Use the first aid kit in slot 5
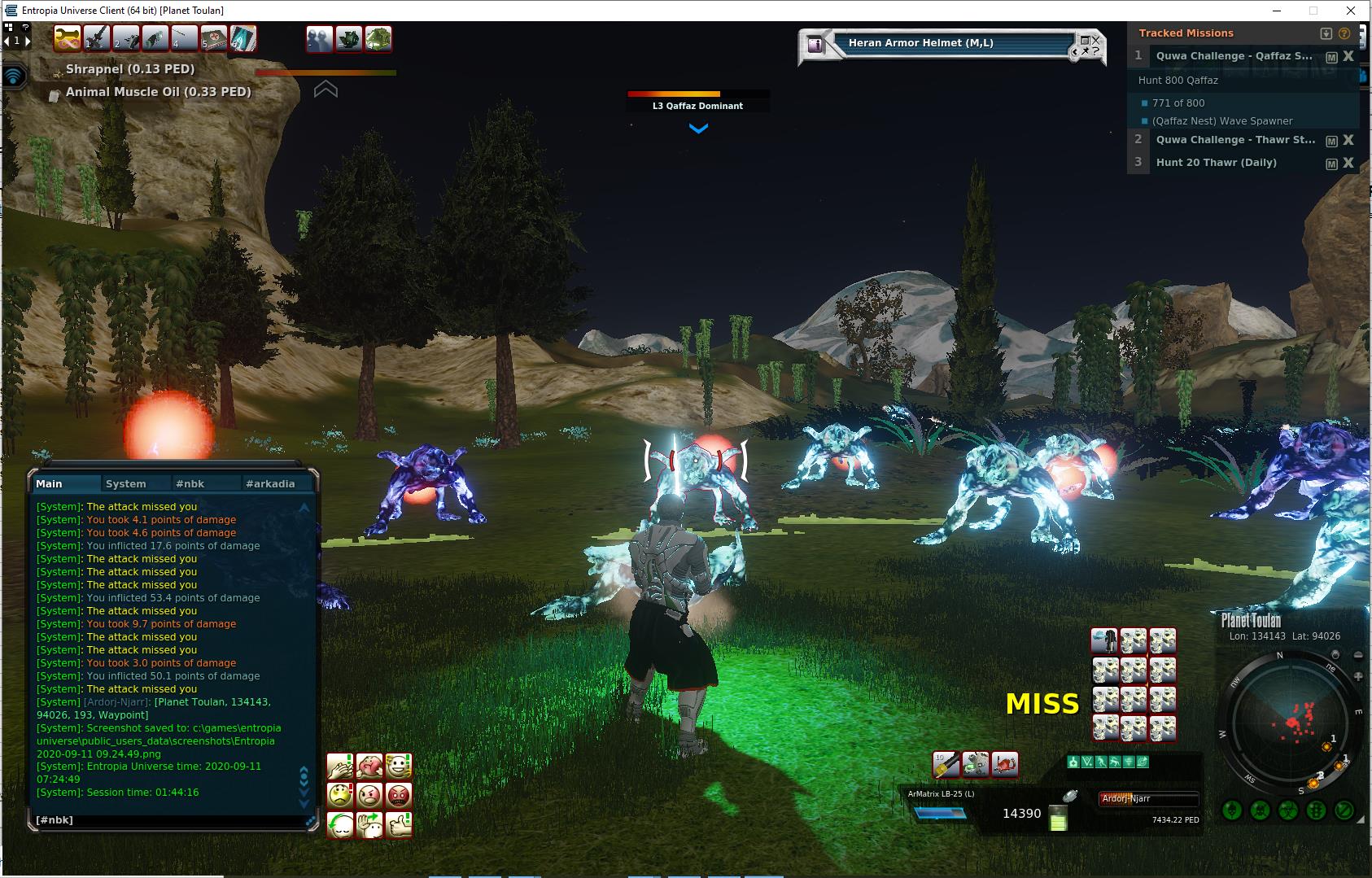 [x=214, y=38]
